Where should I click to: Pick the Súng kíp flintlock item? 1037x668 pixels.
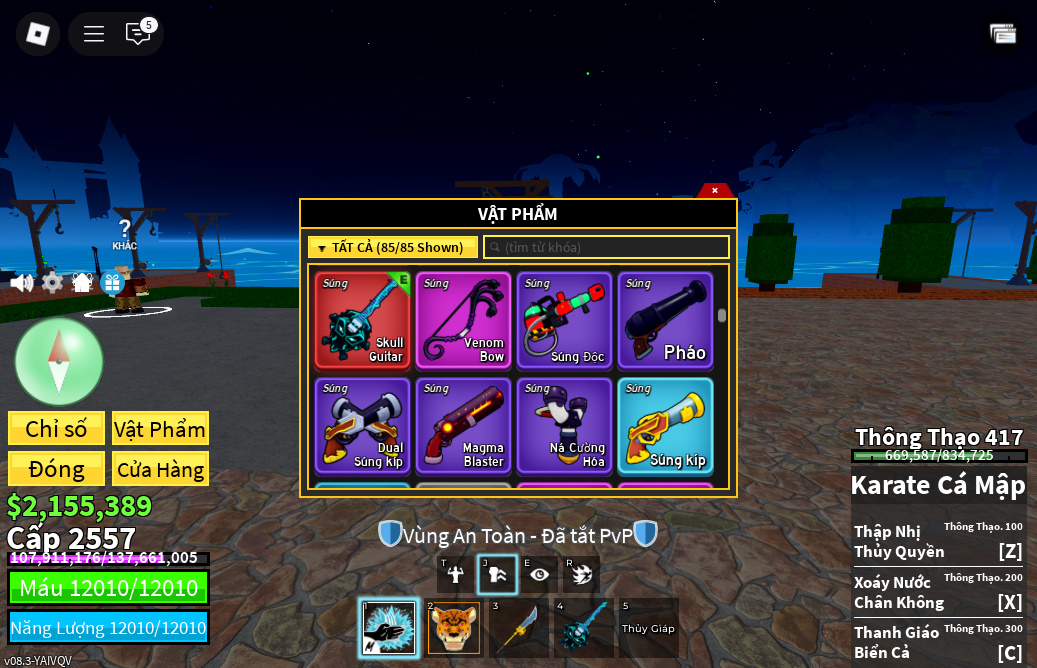[x=665, y=425]
